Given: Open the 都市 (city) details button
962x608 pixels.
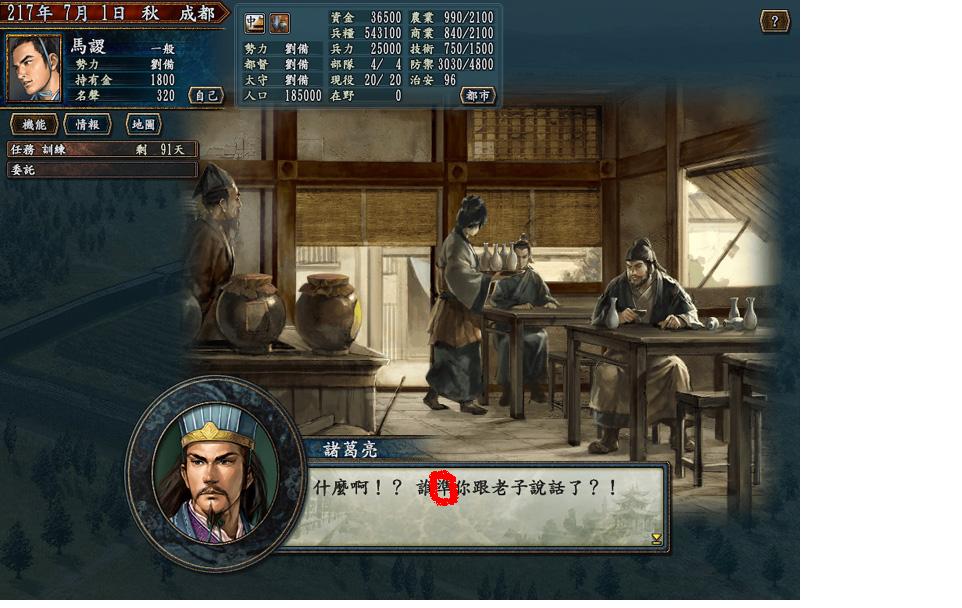Looking at the screenshot, I should 478,95.
